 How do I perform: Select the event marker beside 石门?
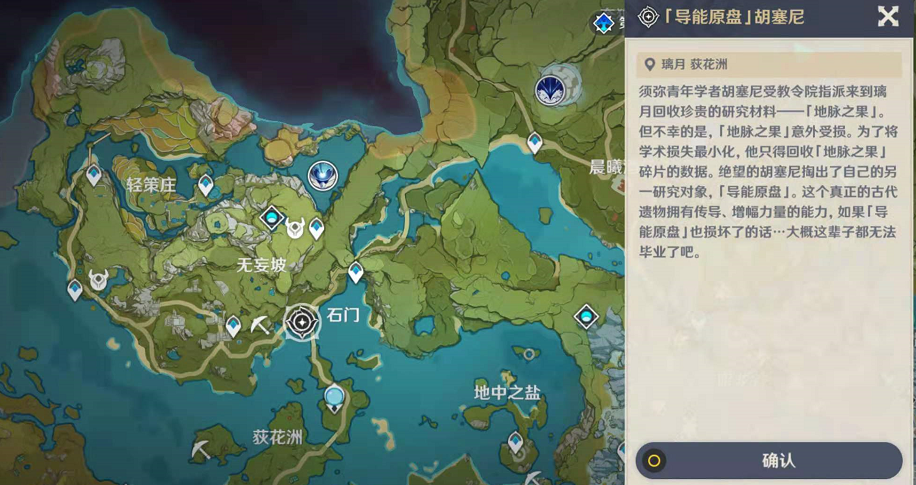click(x=302, y=321)
